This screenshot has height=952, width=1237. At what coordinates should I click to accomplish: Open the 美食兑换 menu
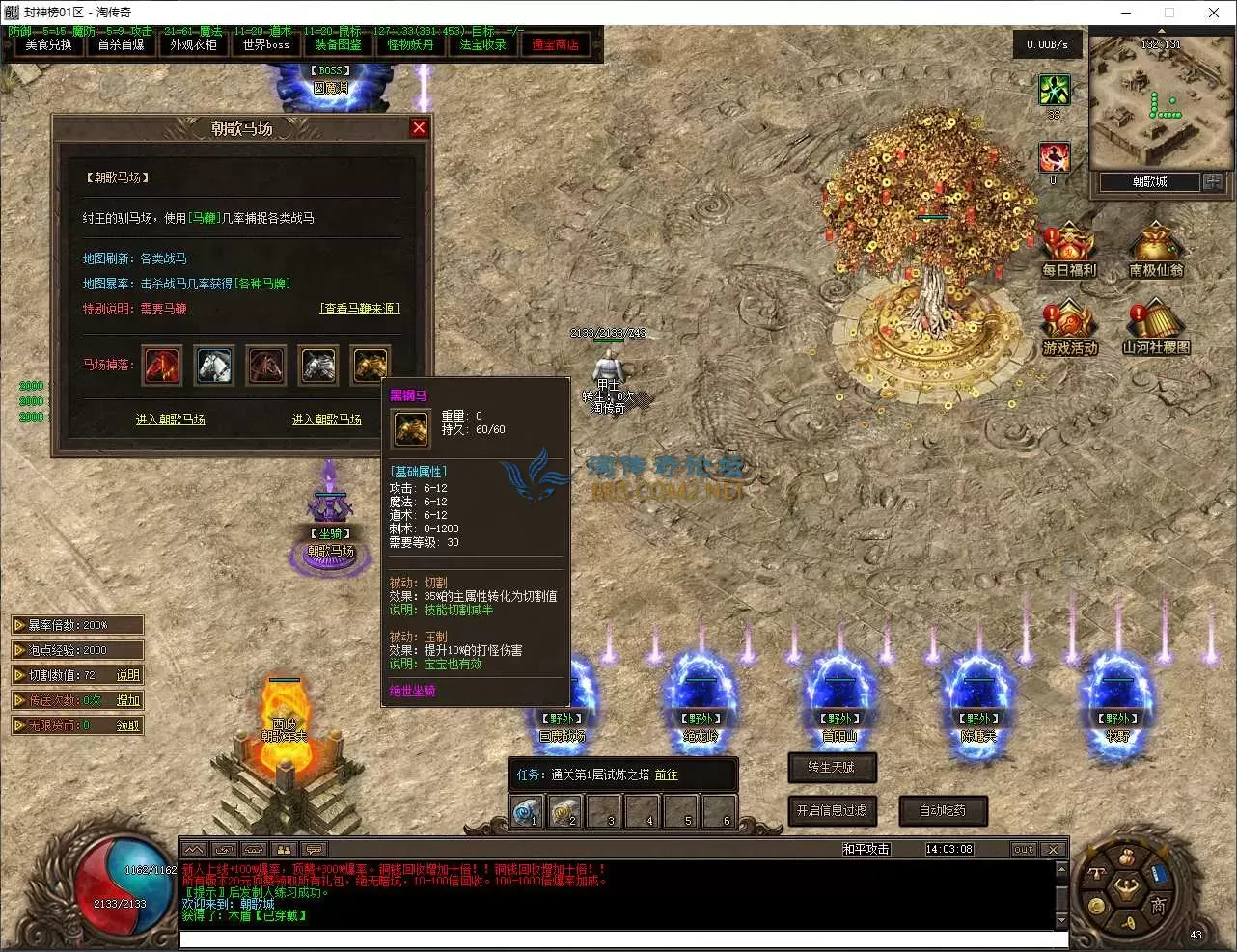[x=48, y=44]
